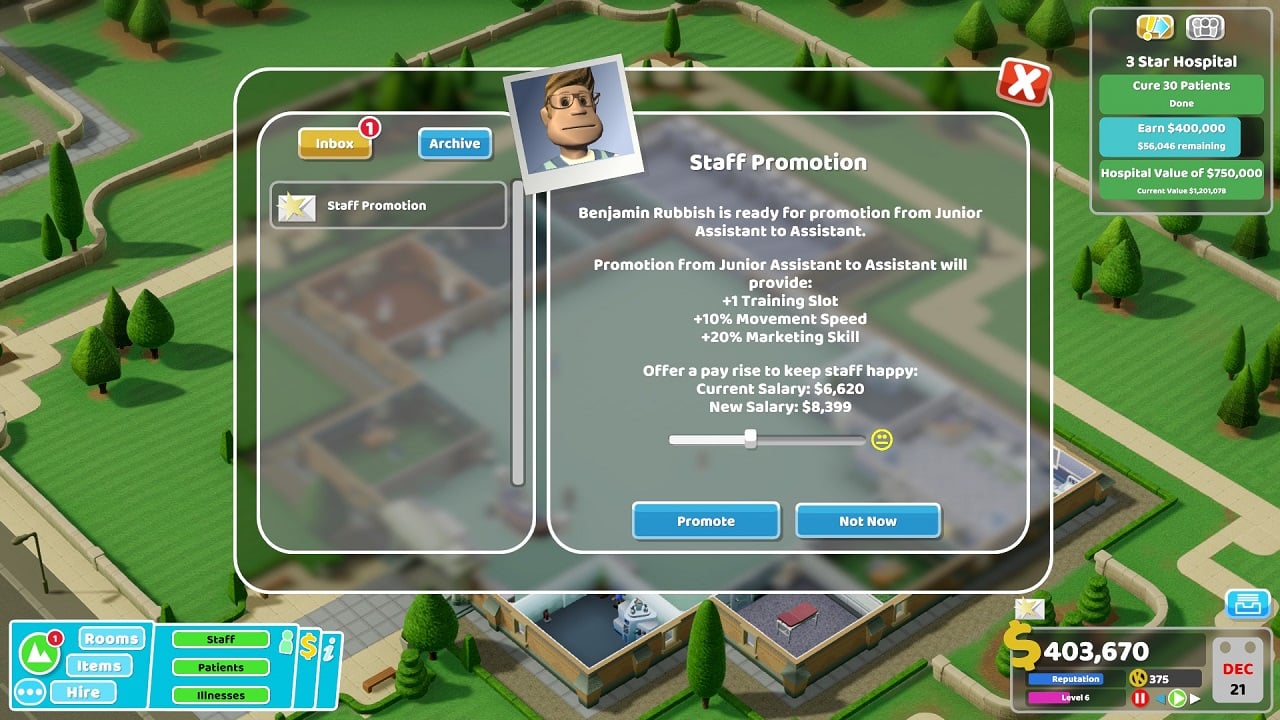Show the Staff list

click(221, 640)
